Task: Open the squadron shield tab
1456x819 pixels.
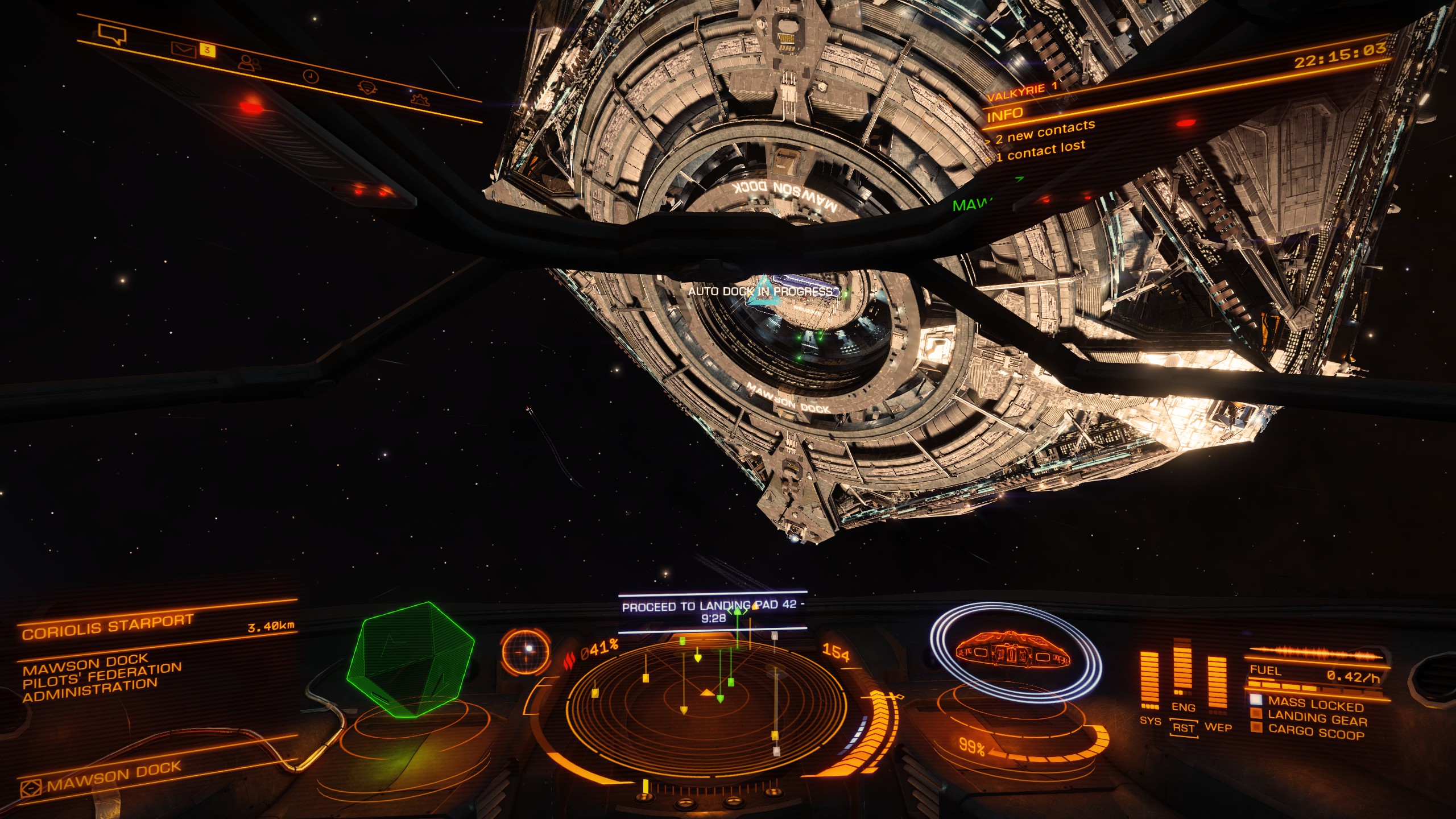Action: pyautogui.click(x=367, y=88)
